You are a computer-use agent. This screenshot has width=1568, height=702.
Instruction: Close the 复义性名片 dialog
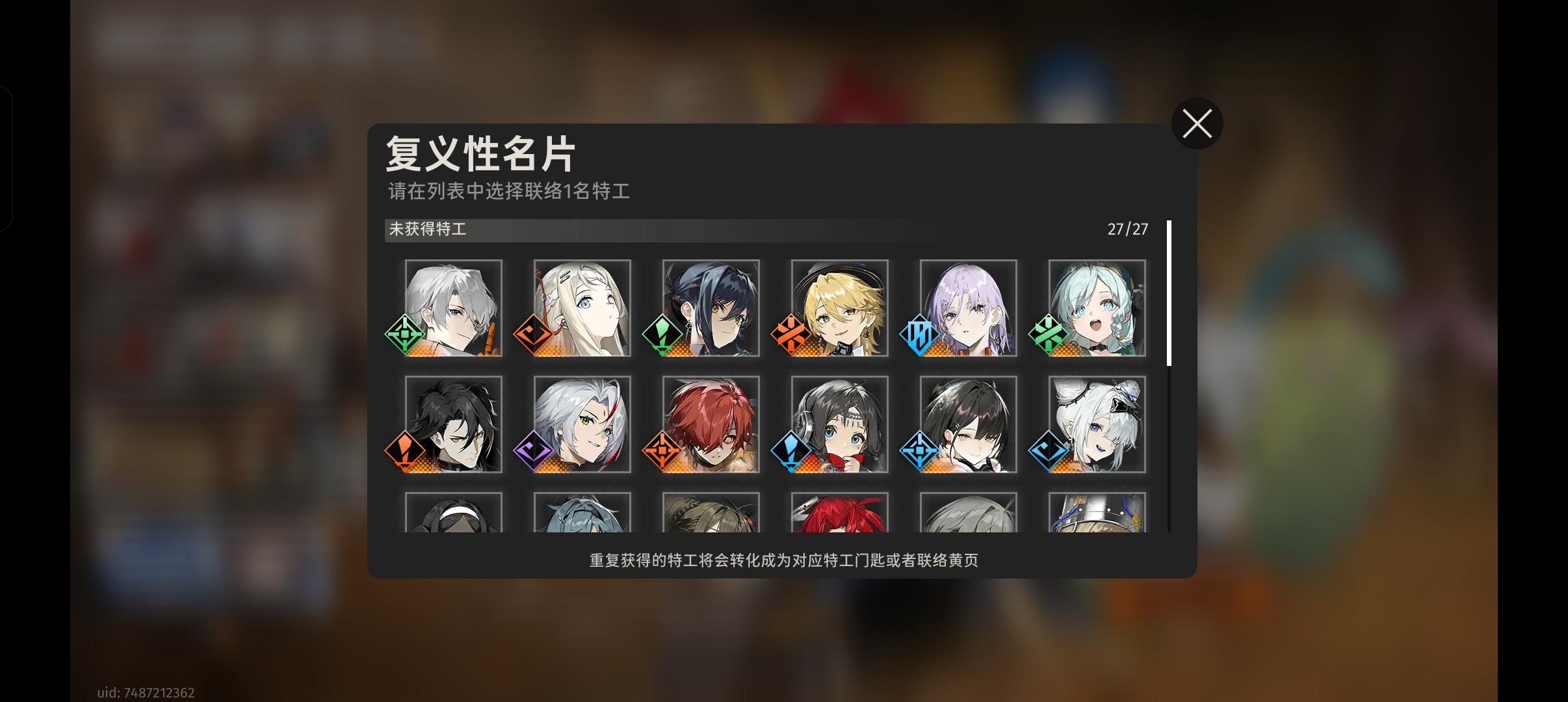(1197, 123)
